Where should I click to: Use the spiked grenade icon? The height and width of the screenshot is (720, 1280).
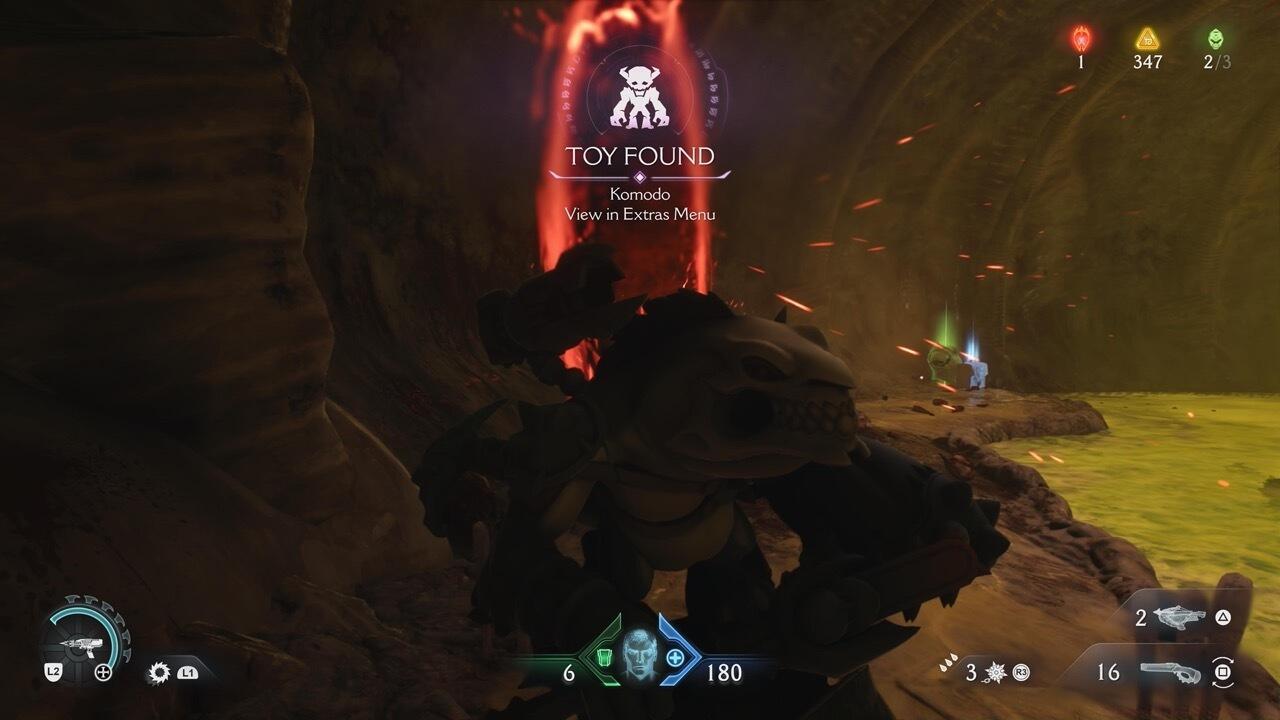point(995,672)
